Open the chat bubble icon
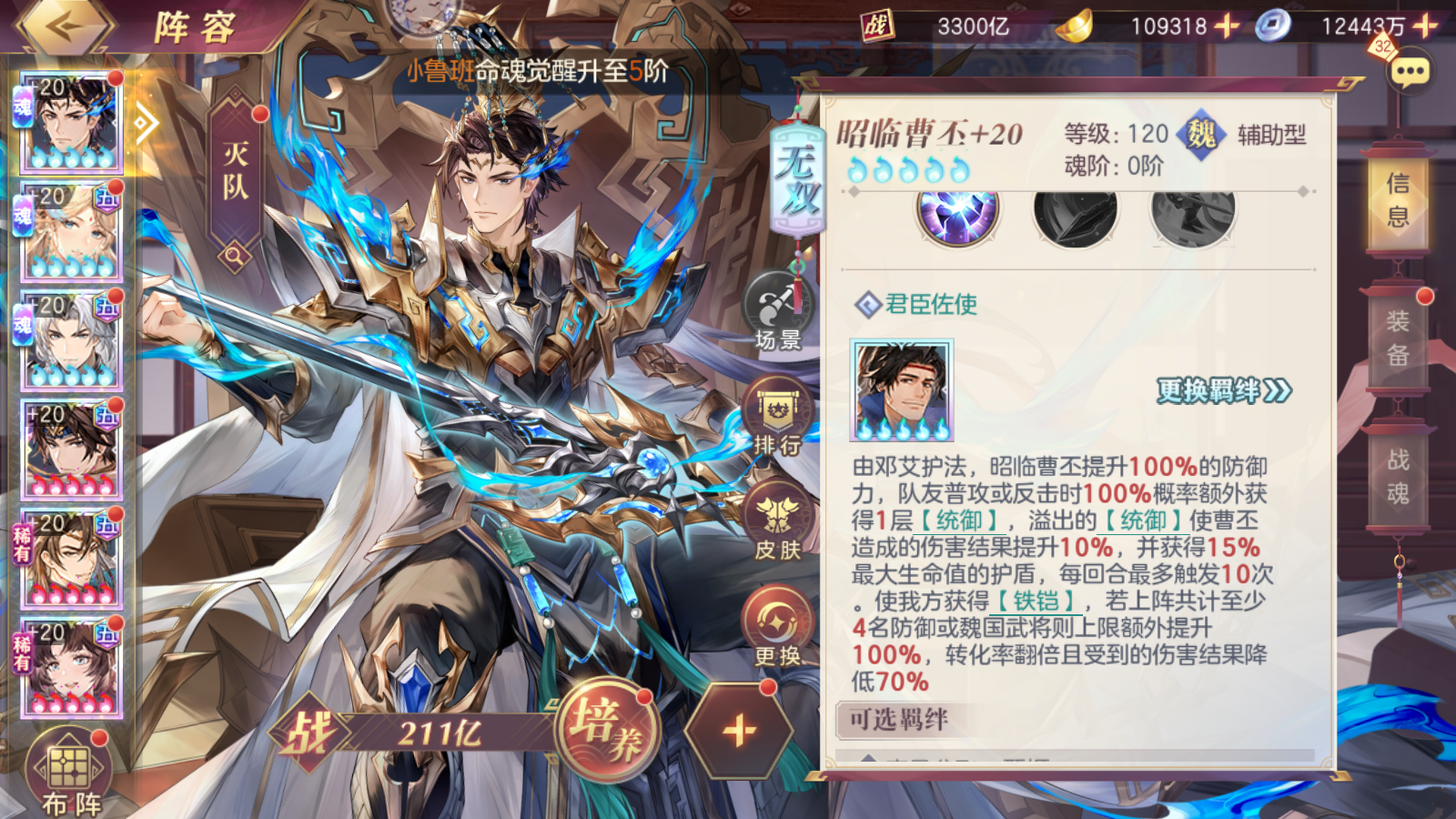 coord(1410,71)
